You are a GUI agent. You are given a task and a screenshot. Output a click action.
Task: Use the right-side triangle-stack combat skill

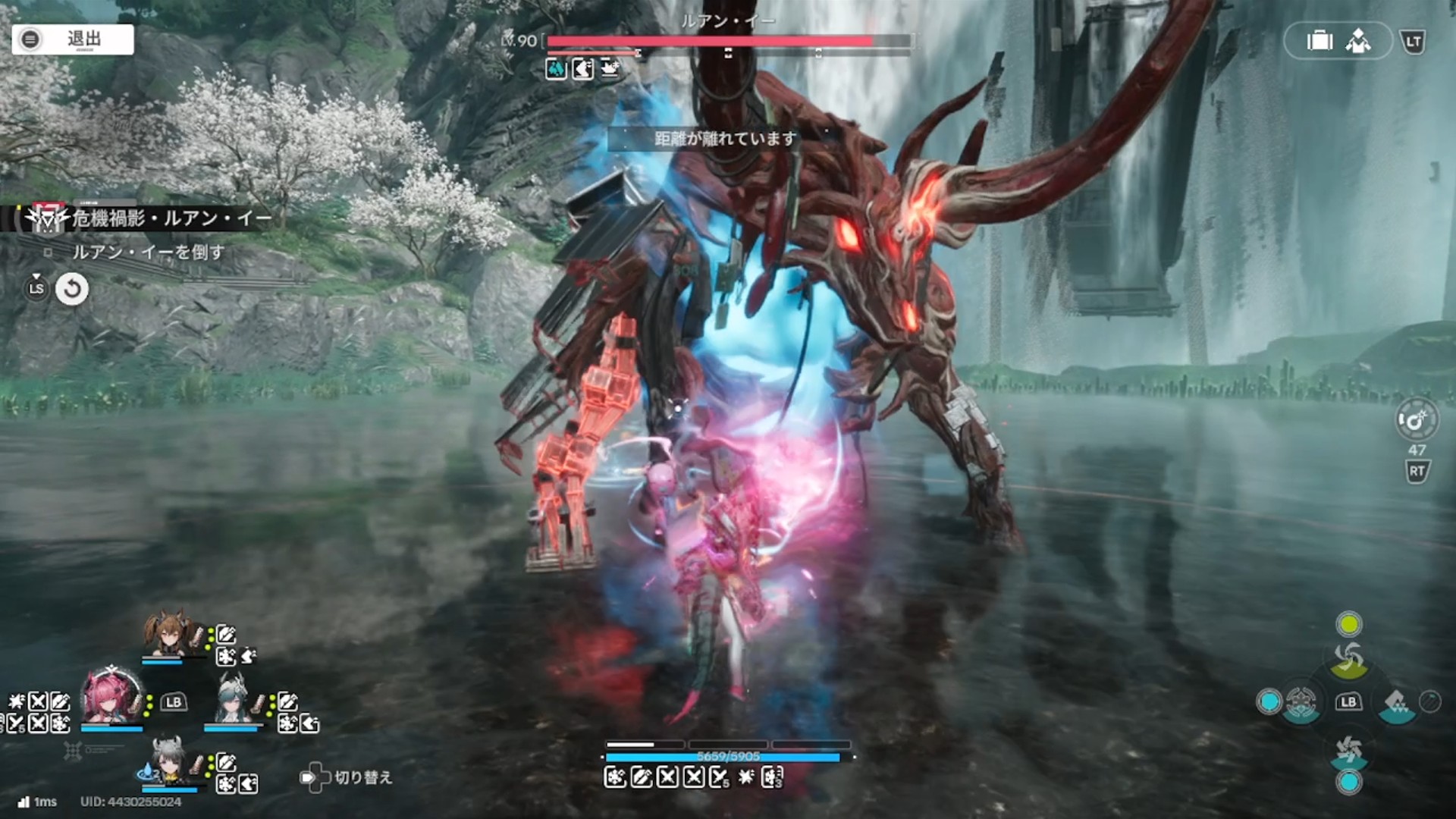point(1396,702)
